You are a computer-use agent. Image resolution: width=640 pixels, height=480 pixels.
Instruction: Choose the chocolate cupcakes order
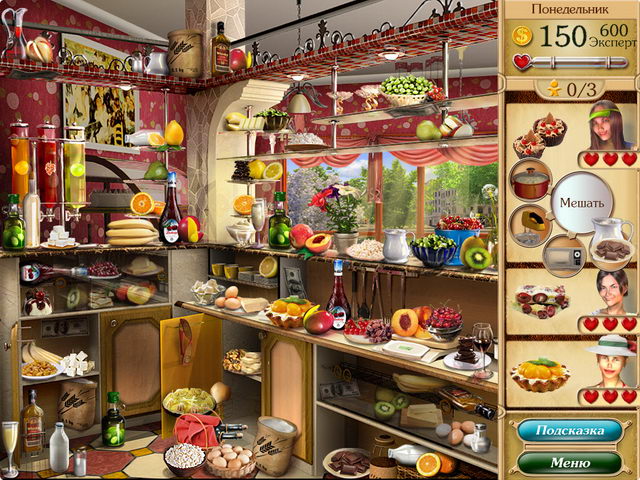click(x=532, y=137)
